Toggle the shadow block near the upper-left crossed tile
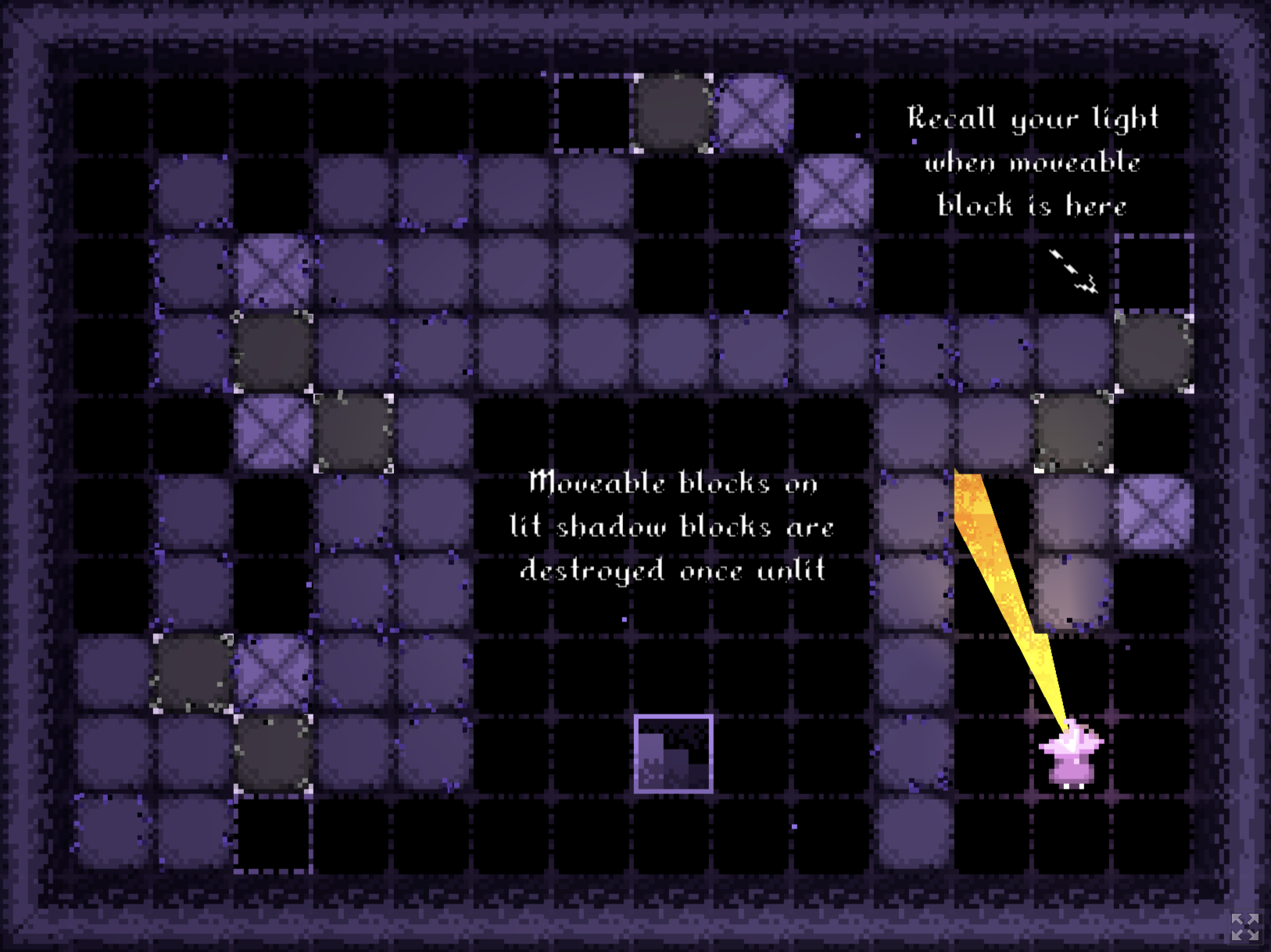 [x=272, y=352]
